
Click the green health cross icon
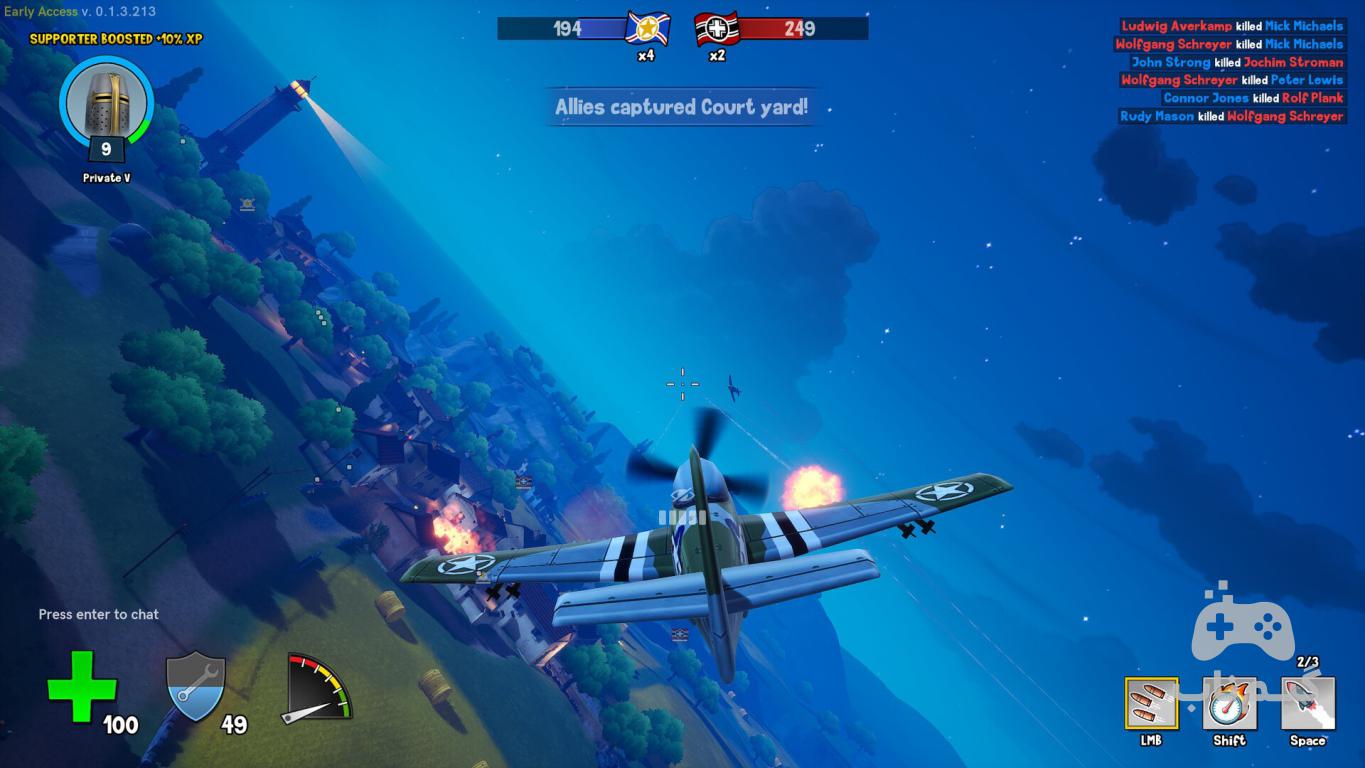[82, 686]
